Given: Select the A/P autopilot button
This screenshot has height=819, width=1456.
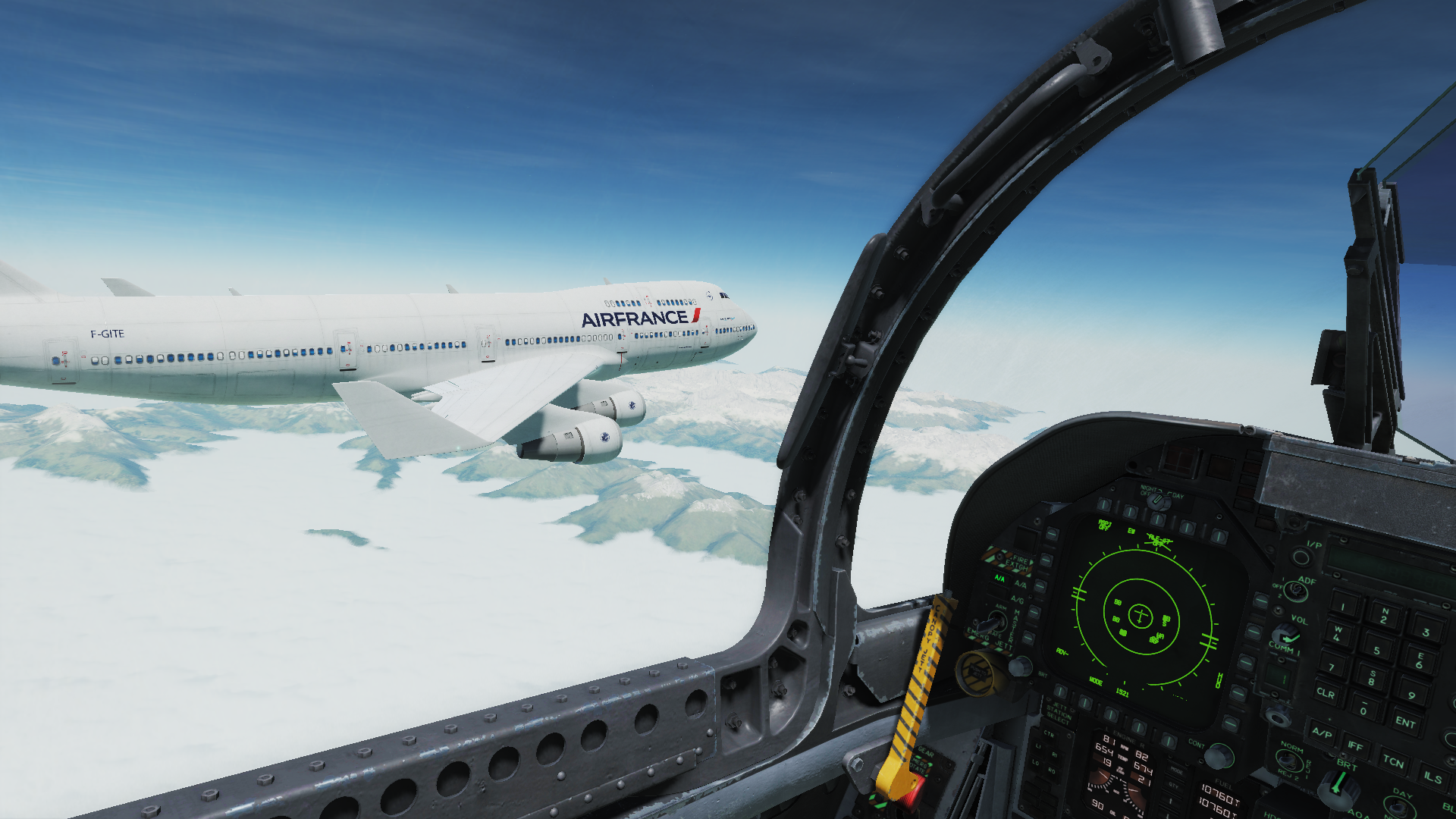Looking at the screenshot, I should coord(1322,733).
